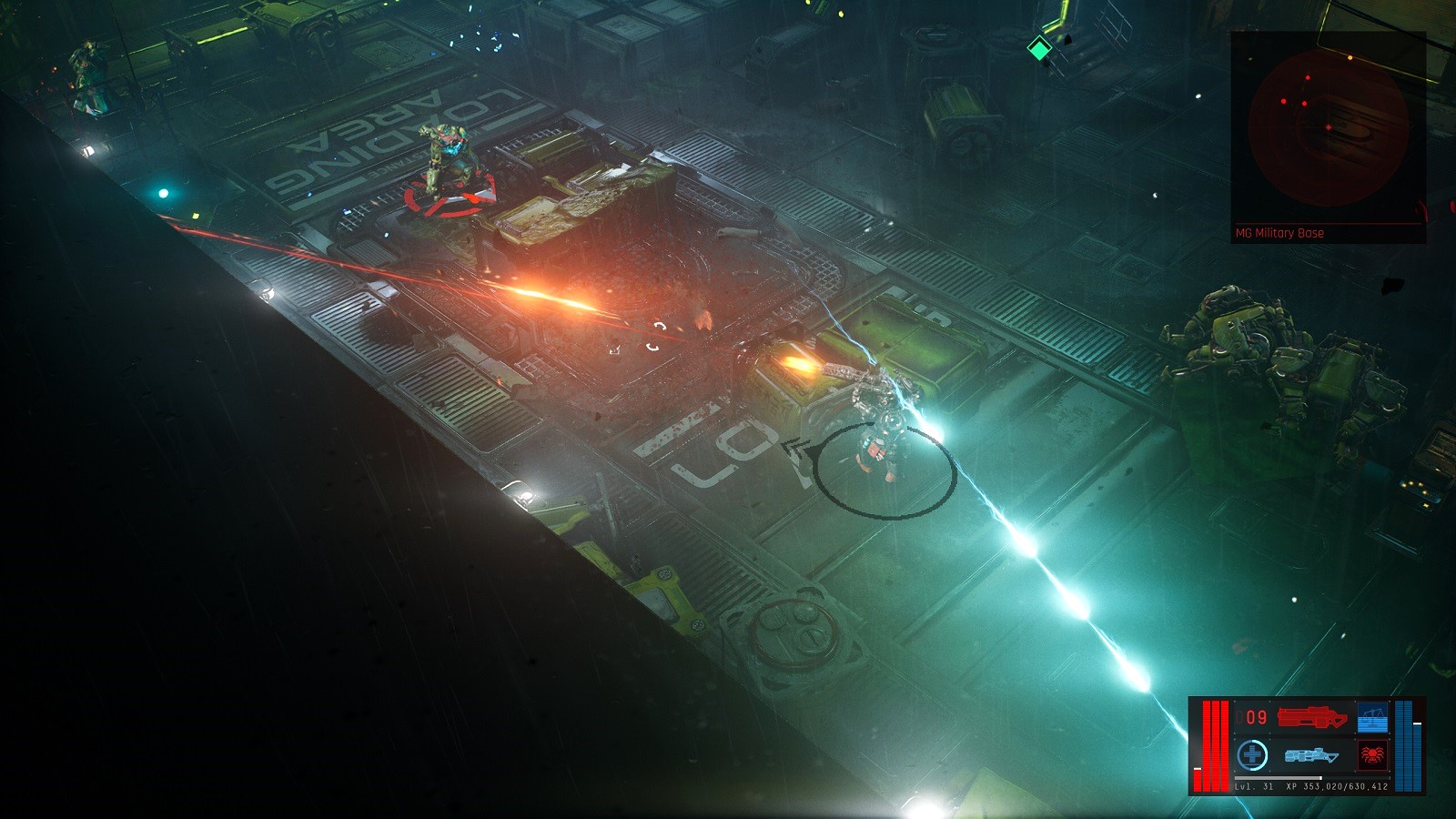Image resolution: width=1456 pixels, height=819 pixels.
Task: Click the blue scales inventory icon
Action: [x=1372, y=717]
